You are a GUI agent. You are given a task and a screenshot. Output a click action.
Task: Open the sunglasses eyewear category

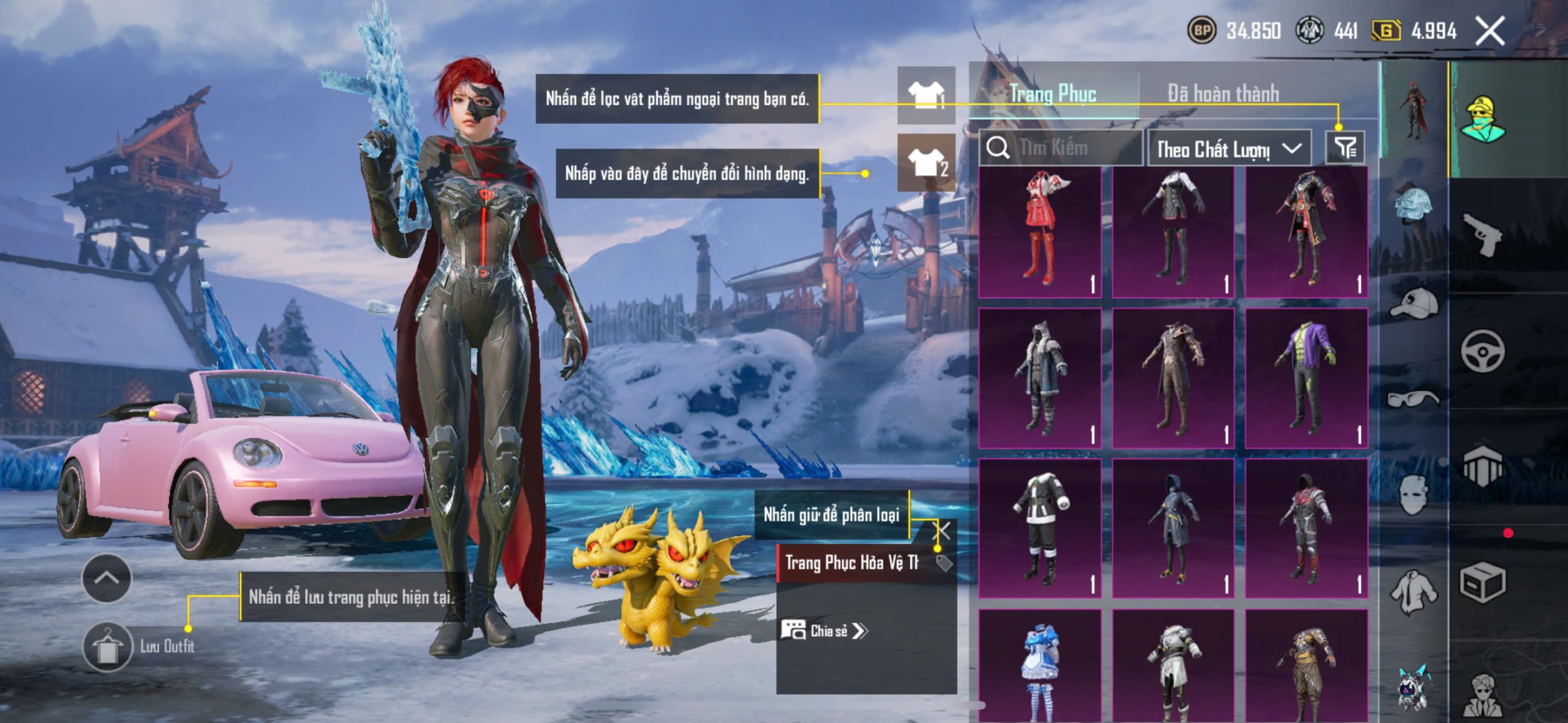[x=1414, y=399]
